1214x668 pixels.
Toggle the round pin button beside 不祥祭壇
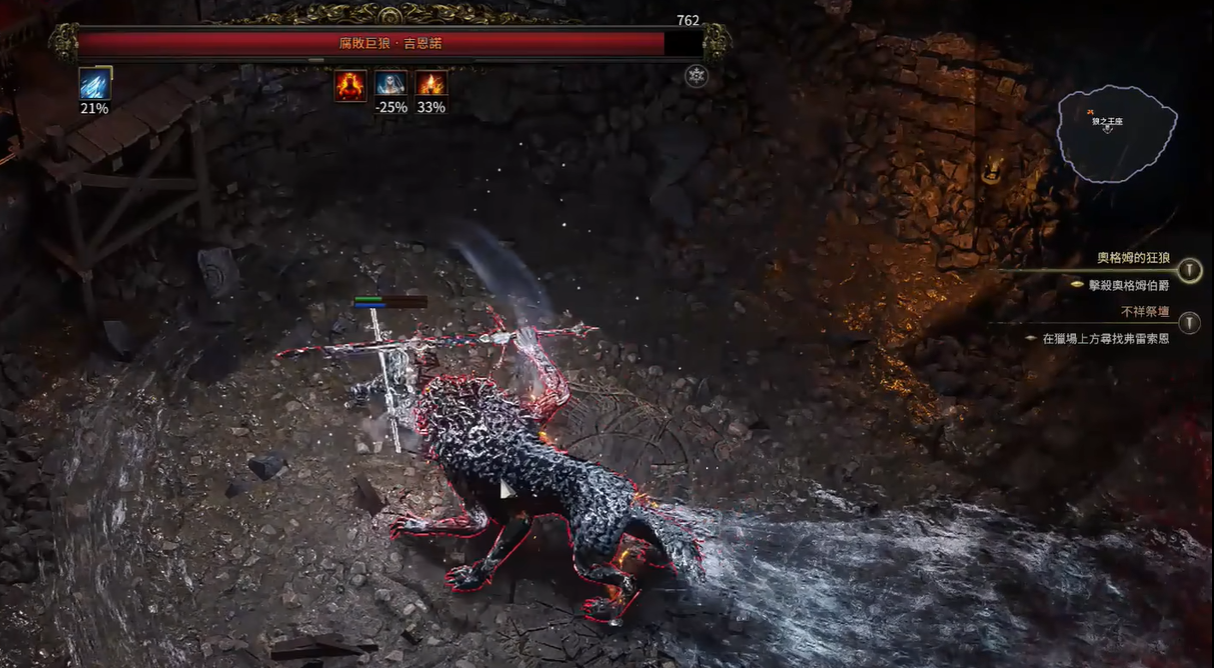(1189, 322)
